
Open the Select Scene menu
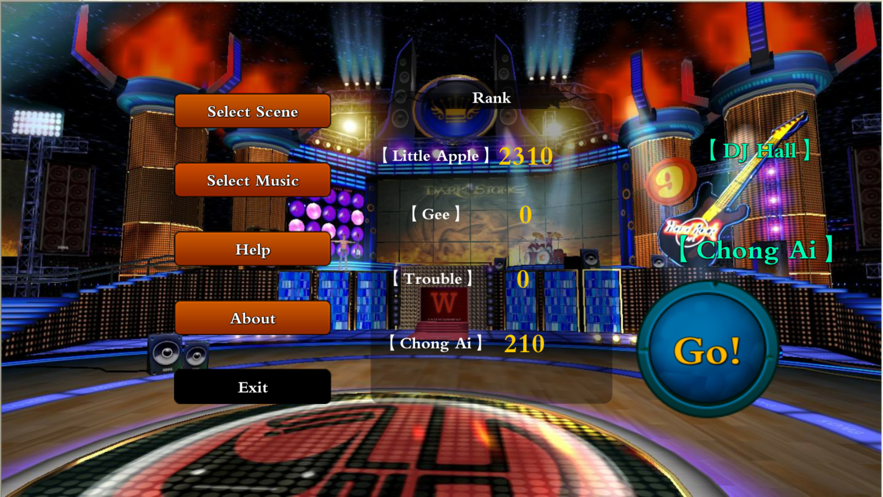tap(252, 112)
